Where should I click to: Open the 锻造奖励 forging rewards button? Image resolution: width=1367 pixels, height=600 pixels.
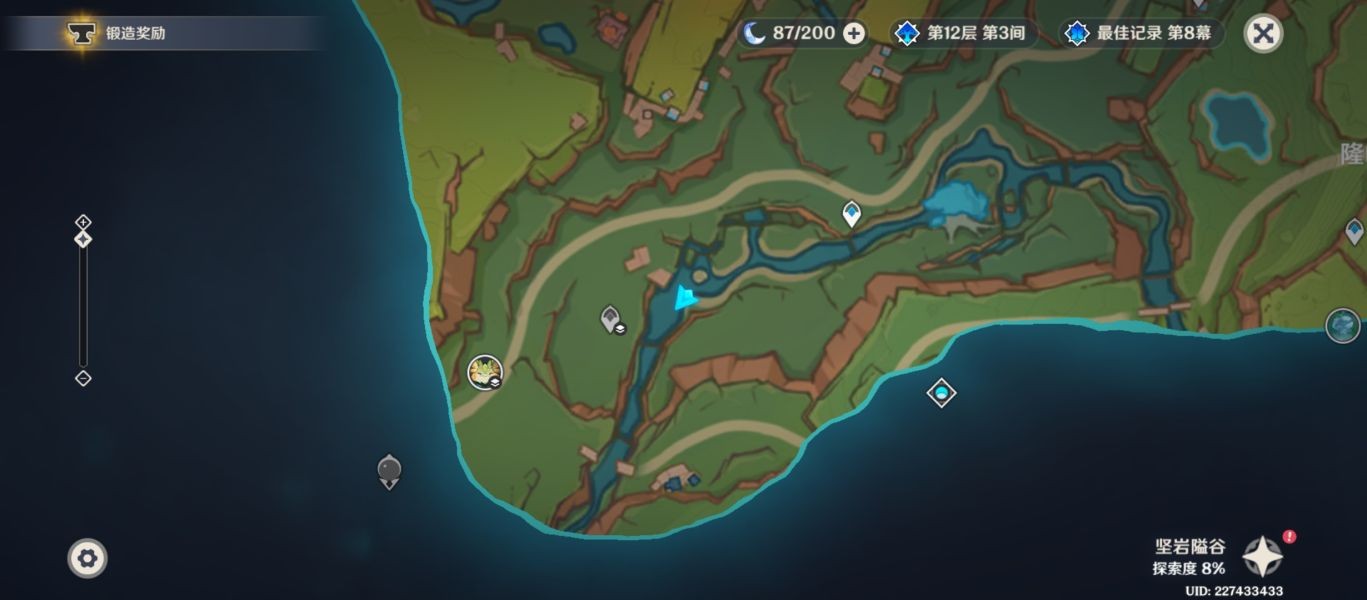click(120, 33)
